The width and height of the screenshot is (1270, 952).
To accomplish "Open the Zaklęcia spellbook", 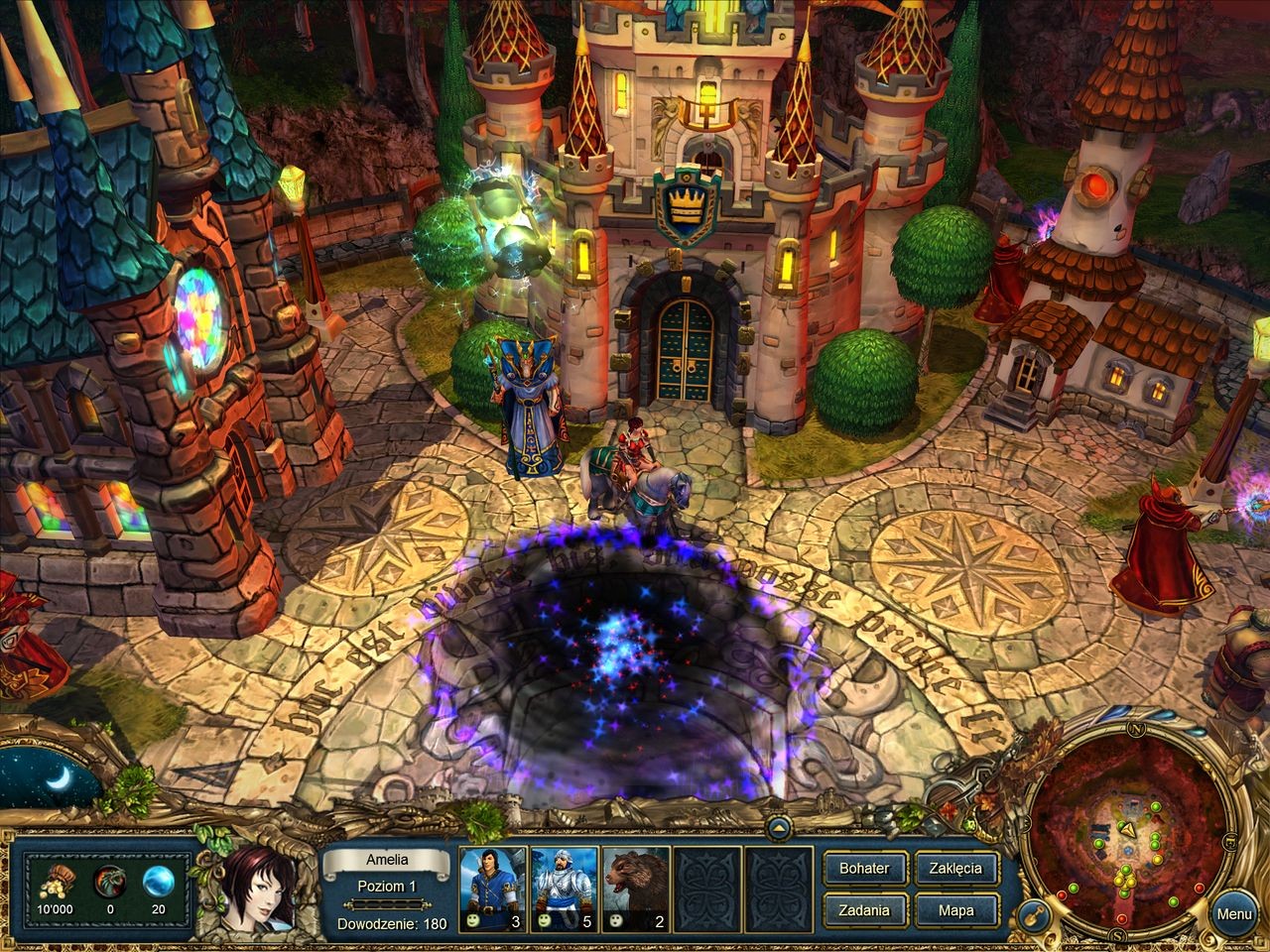I will coord(955,868).
